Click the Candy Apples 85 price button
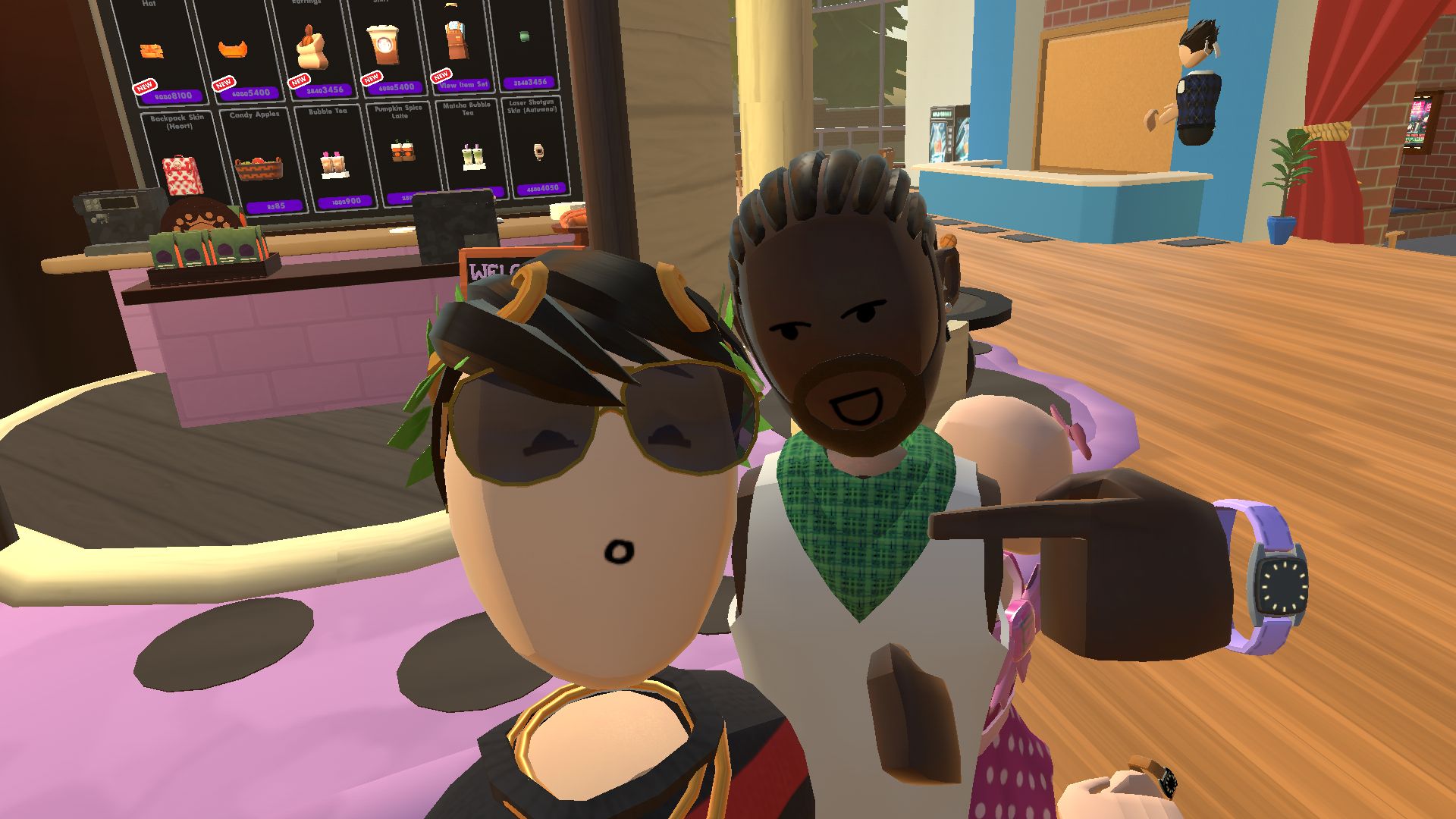Image resolution: width=1456 pixels, height=819 pixels. (x=274, y=206)
